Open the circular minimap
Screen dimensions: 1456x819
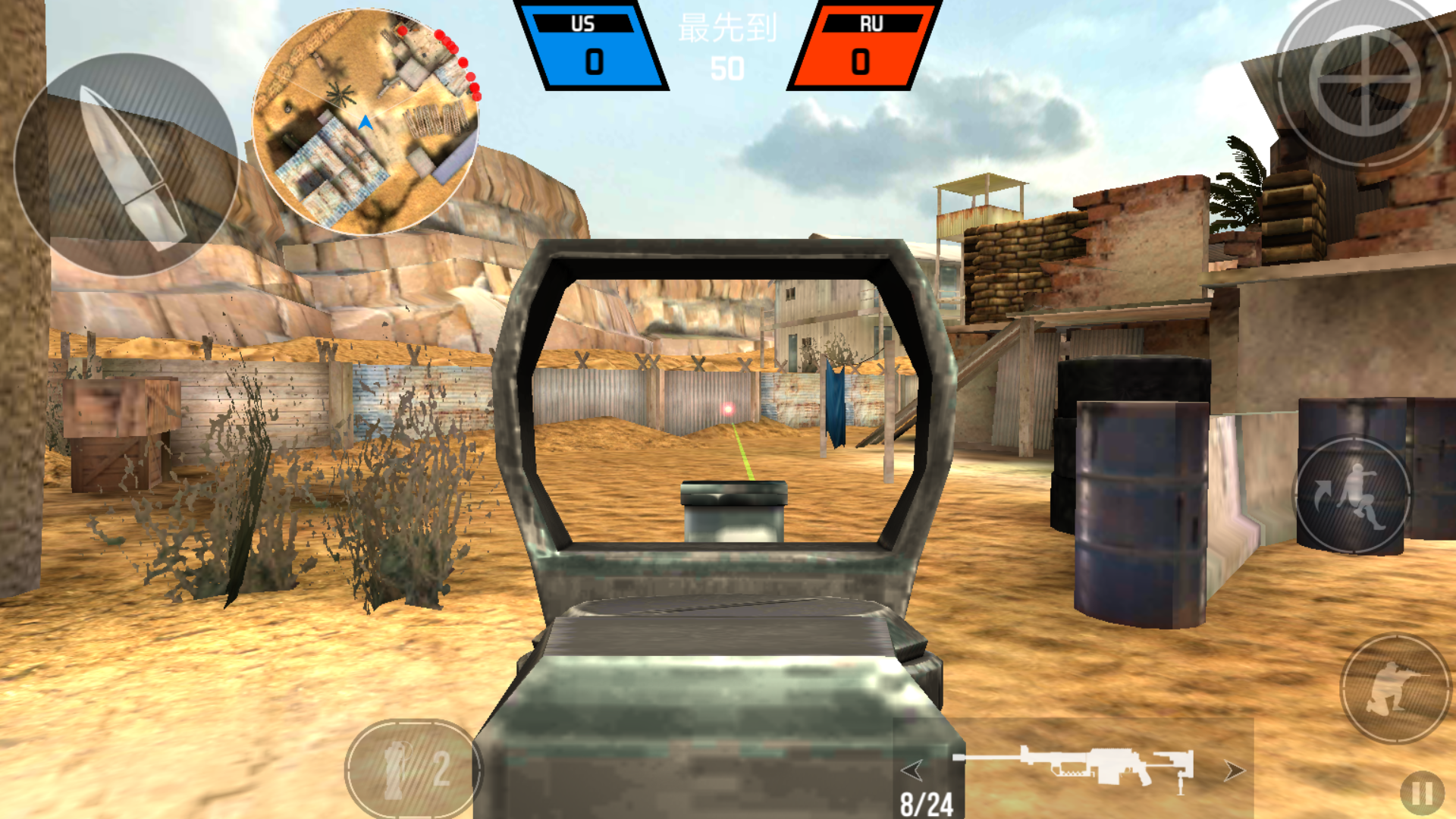(x=364, y=121)
